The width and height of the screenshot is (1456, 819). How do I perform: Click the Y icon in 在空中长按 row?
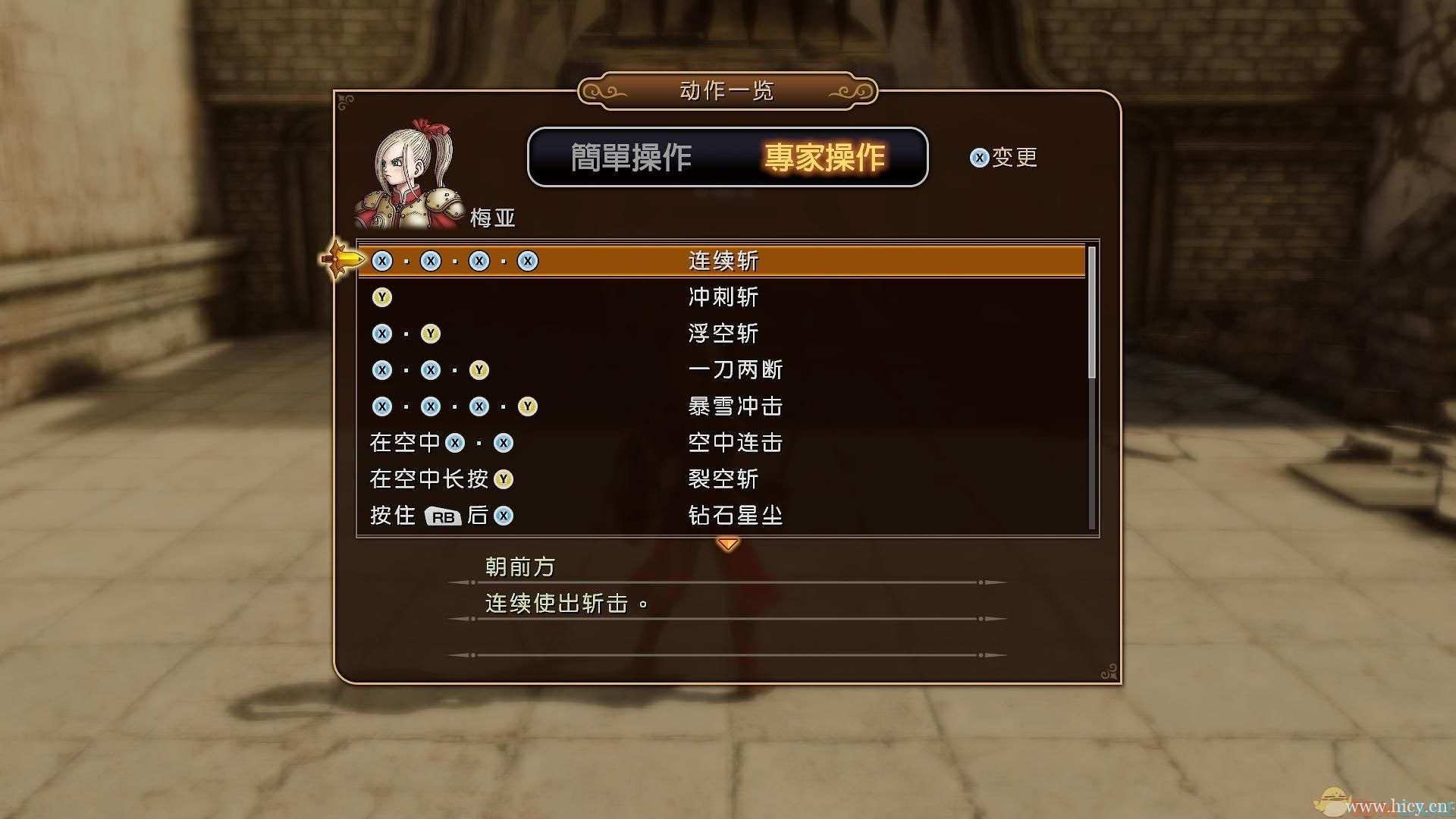[x=502, y=479]
